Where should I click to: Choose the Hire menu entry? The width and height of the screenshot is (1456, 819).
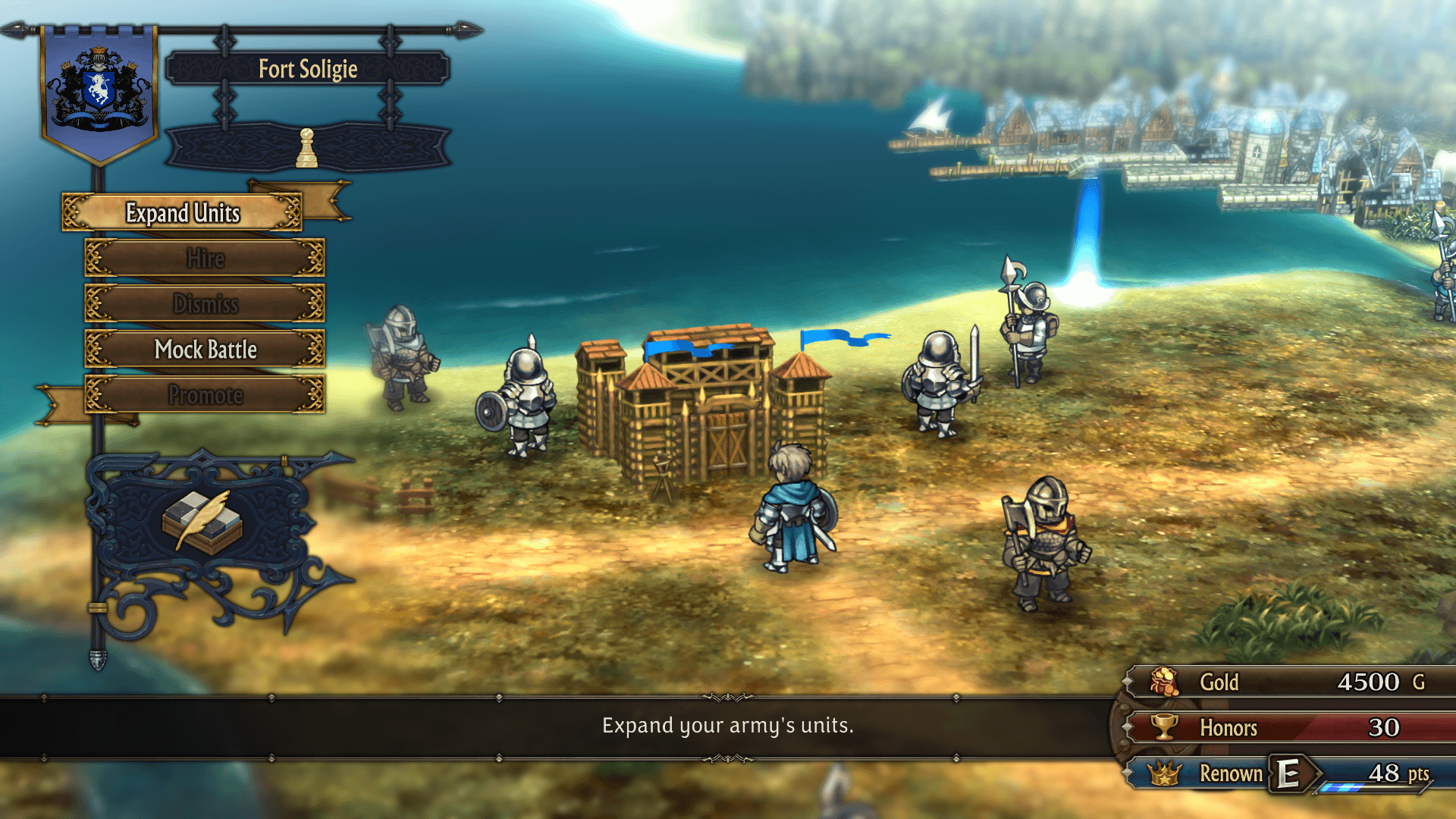tap(205, 259)
